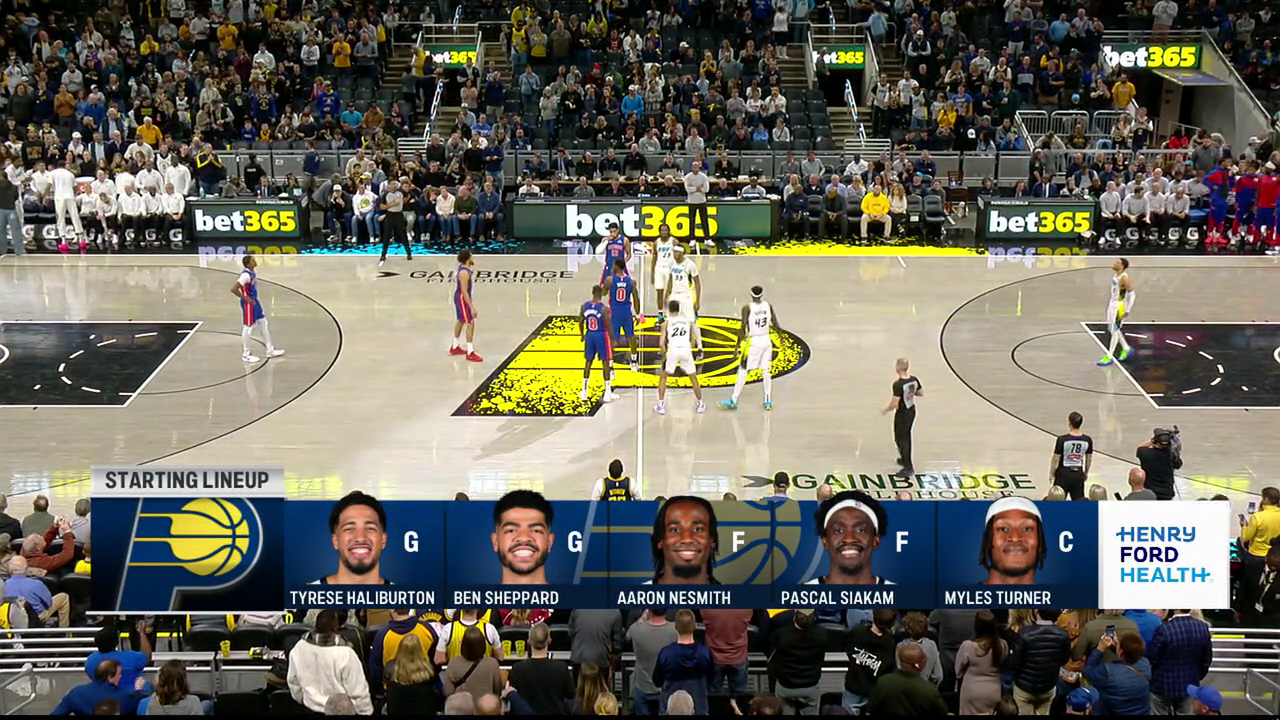
Task: Open the Henry Ford Health sponsor panel
Action: [x=1163, y=555]
